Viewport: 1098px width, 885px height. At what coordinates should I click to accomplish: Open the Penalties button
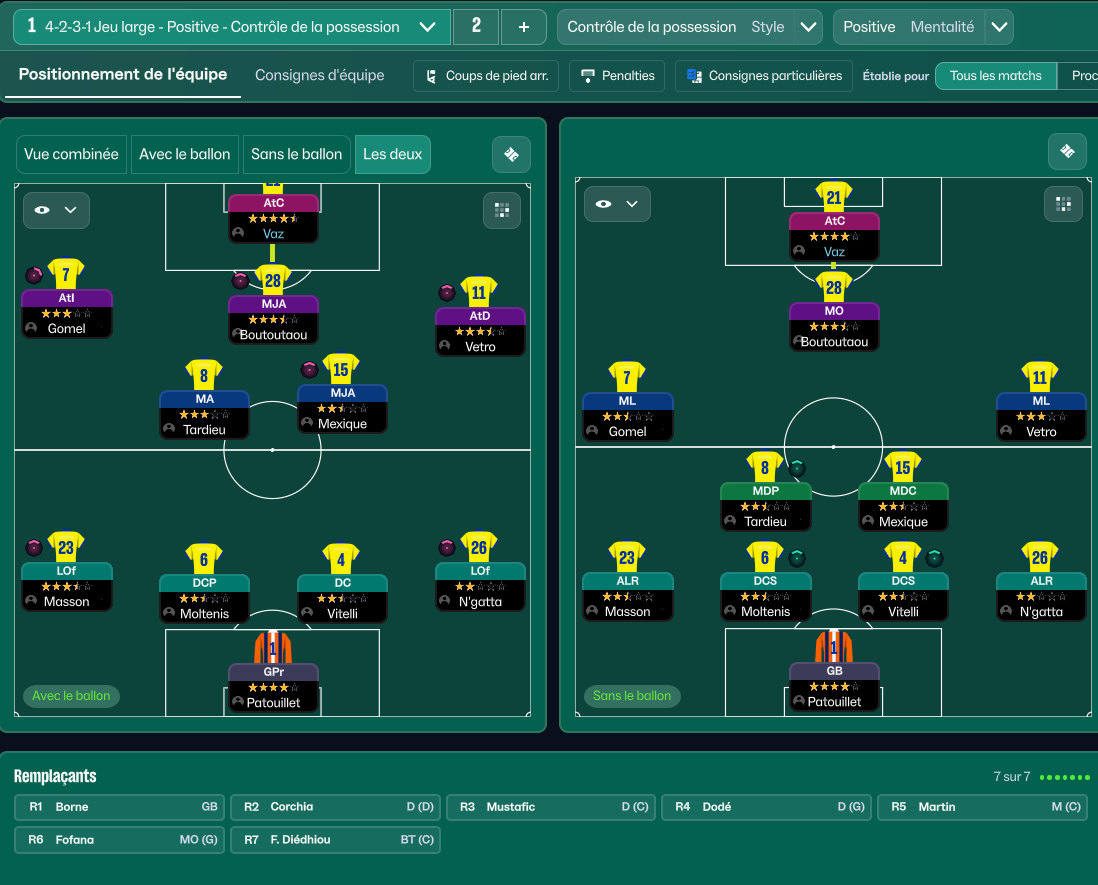(617, 76)
